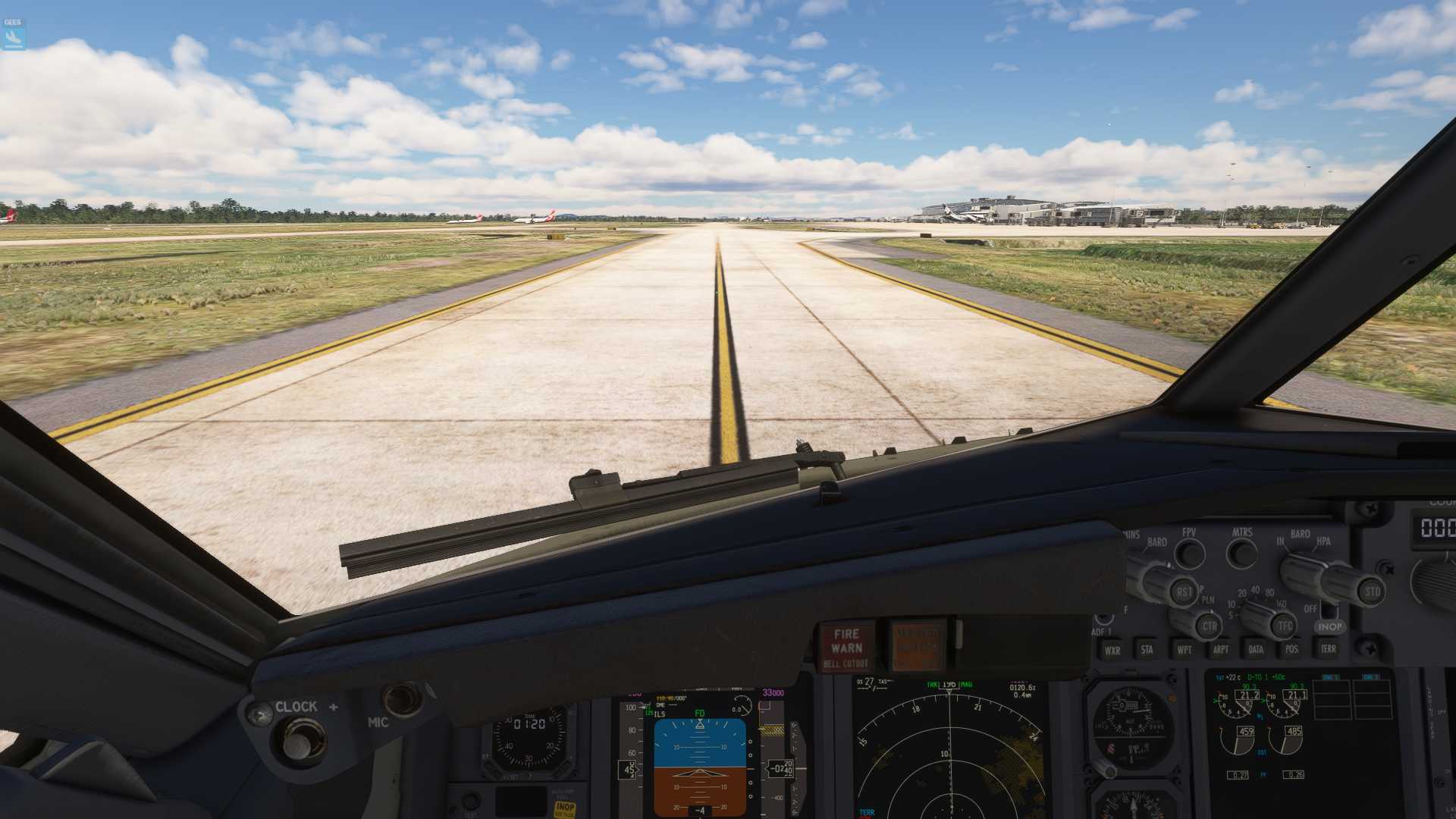Push the CTR map center button
The height and width of the screenshot is (819, 1456).
[x=1209, y=626]
